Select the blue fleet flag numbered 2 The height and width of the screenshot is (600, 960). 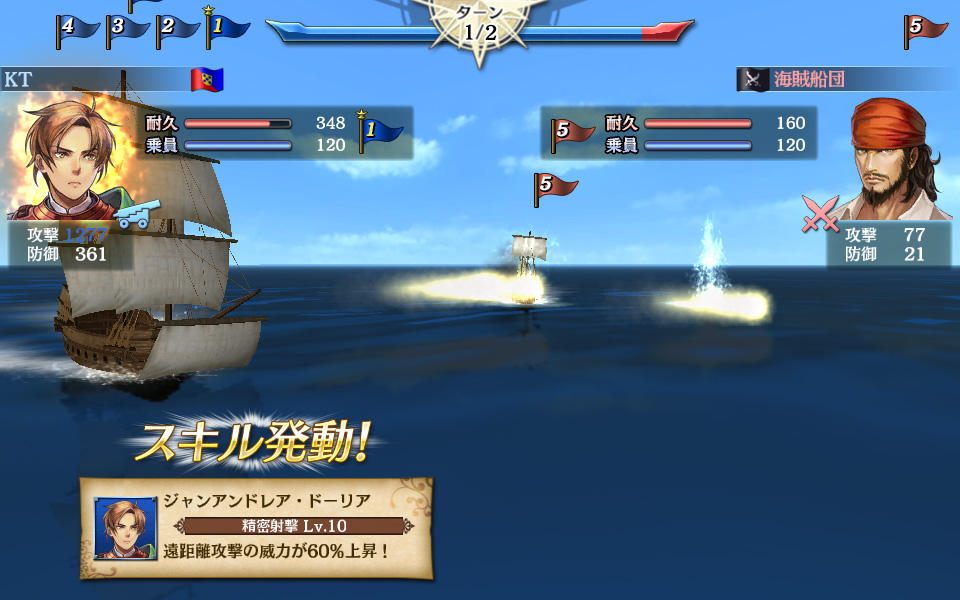point(176,28)
